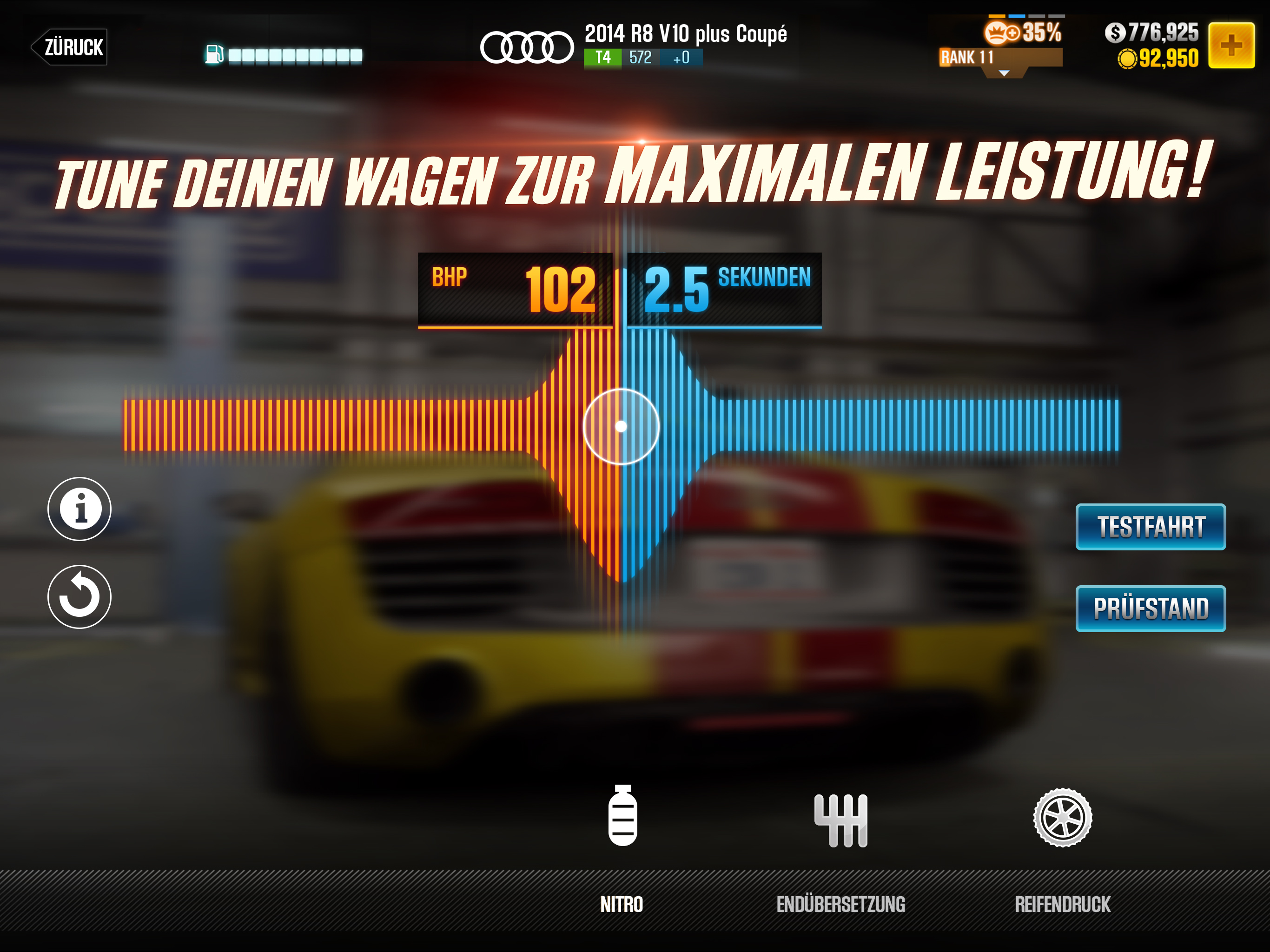Select the Nitro tuning tab
Image resolution: width=1270 pixels, height=952 pixels.
pyautogui.click(x=622, y=844)
